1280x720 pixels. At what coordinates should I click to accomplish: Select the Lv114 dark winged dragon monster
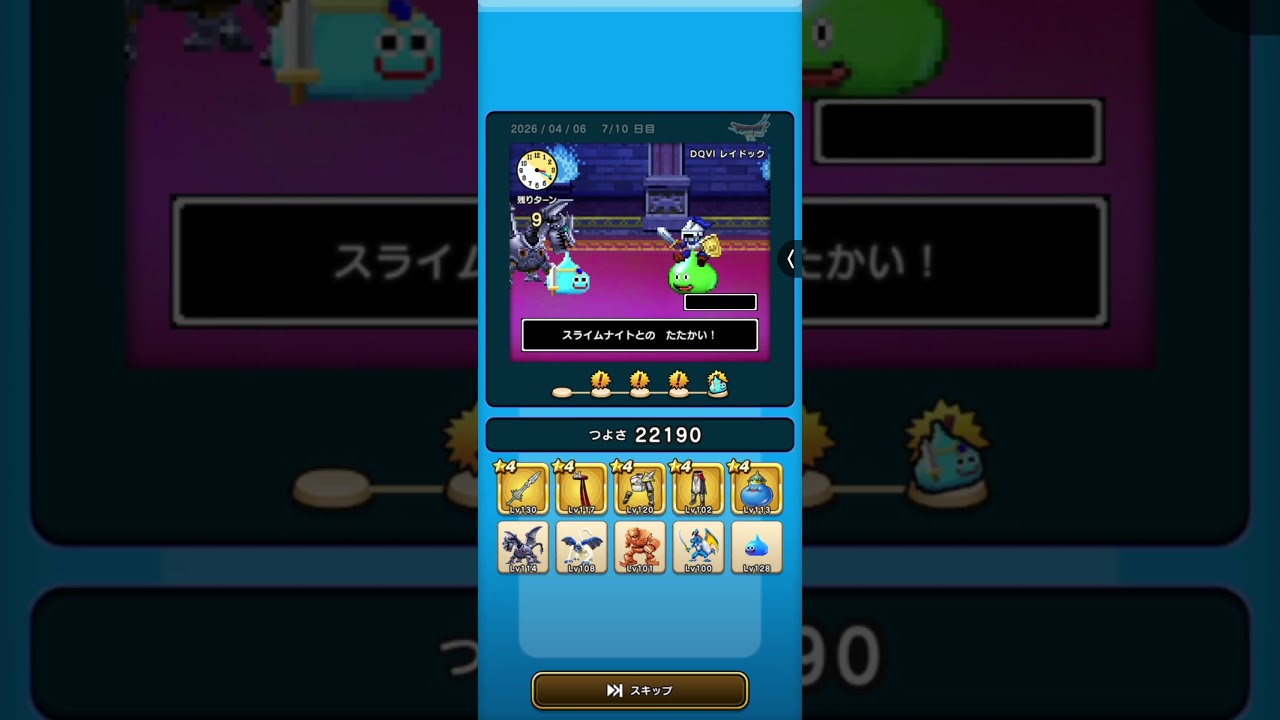pyautogui.click(x=523, y=547)
